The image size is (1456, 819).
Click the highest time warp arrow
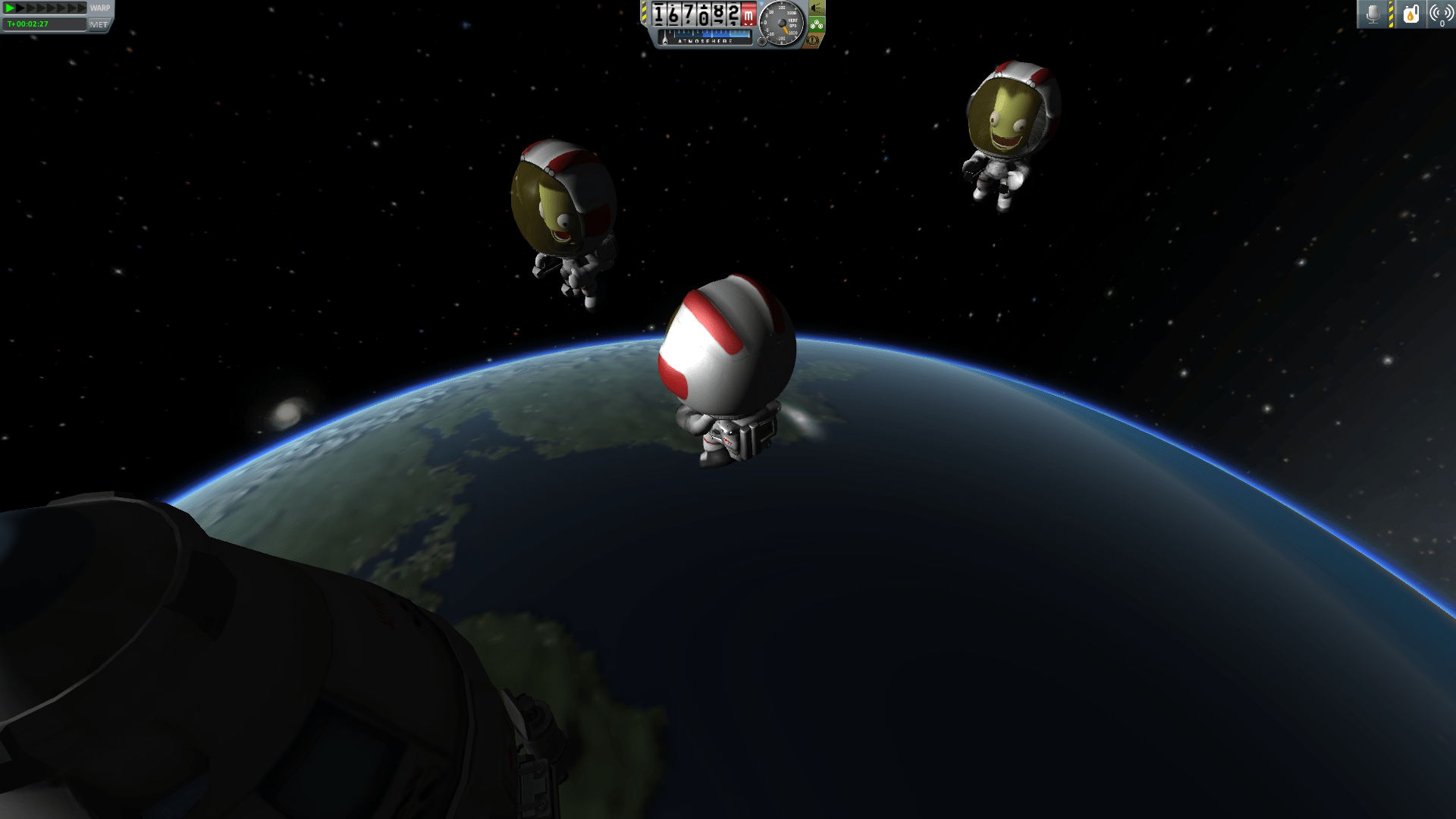tap(82, 8)
